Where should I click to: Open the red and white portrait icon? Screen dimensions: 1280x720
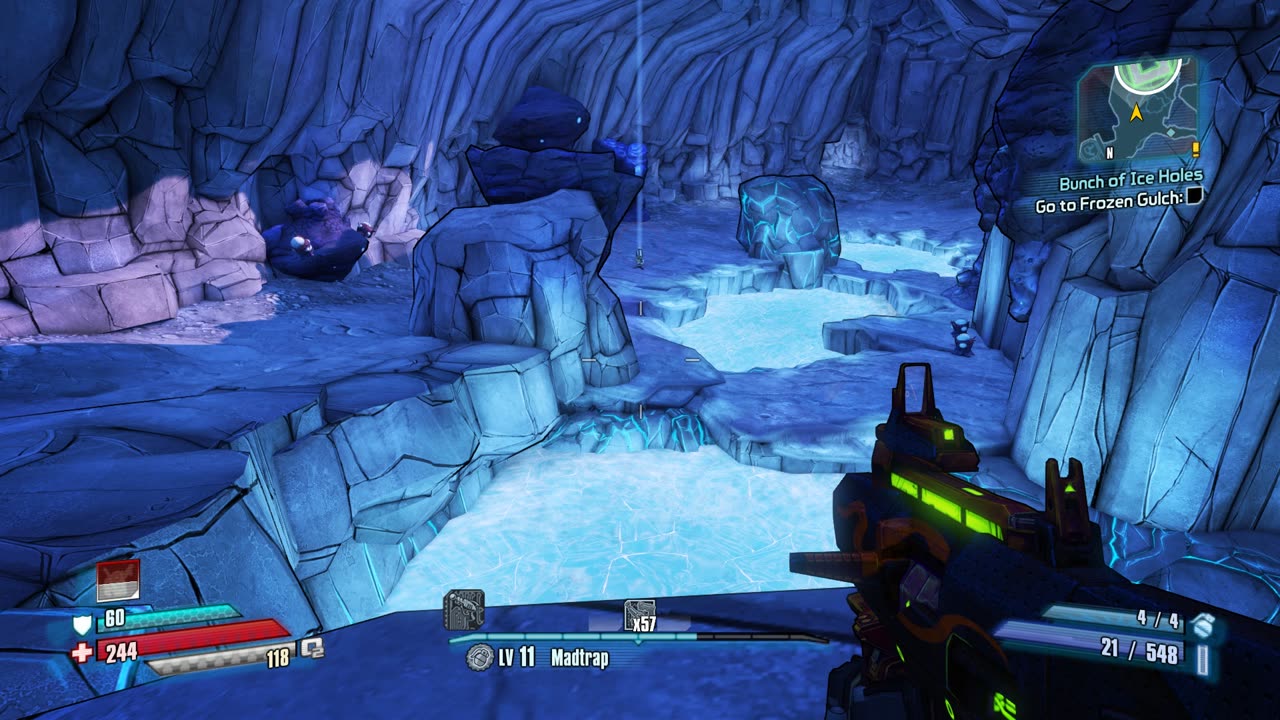[x=118, y=580]
